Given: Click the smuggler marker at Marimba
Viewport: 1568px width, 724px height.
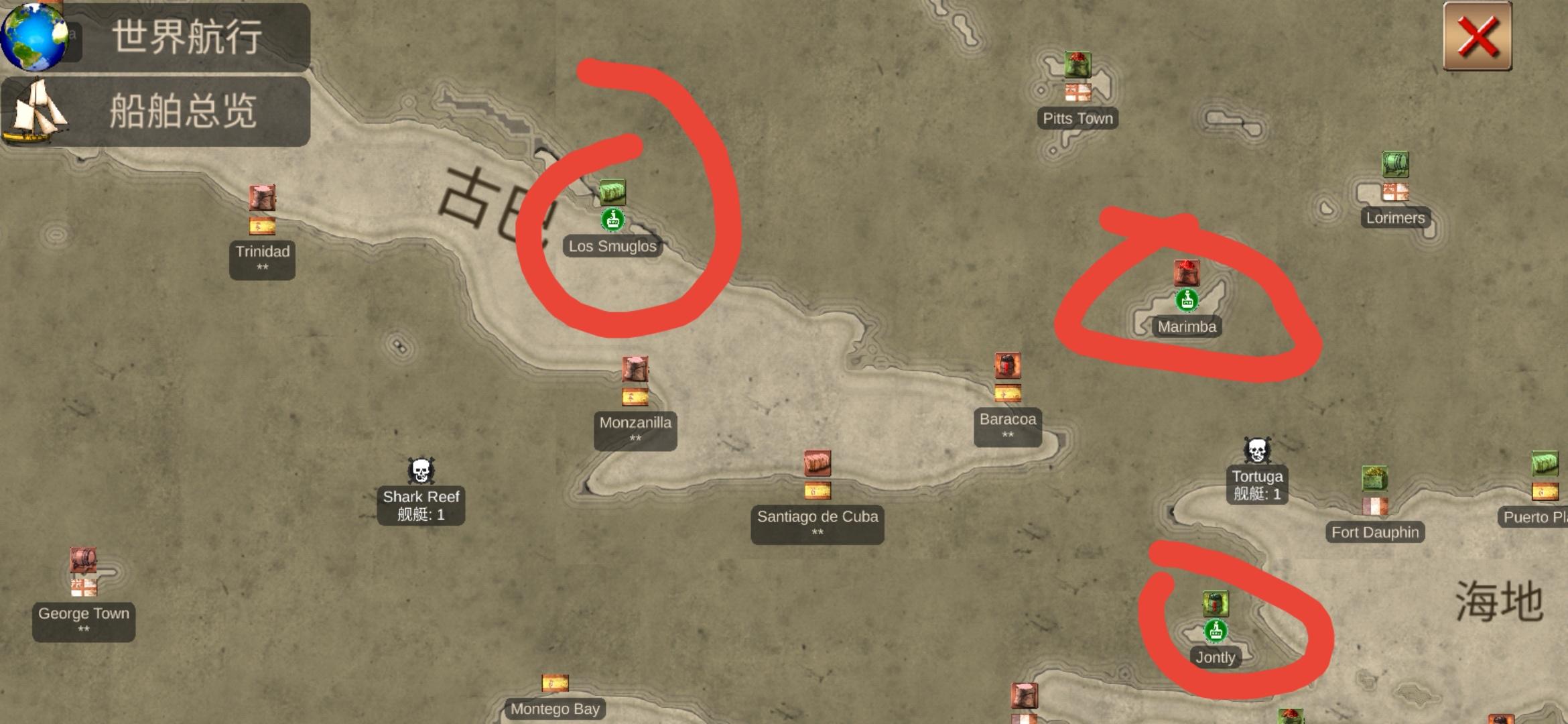Looking at the screenshot, I should click(x=1186, y=300).
